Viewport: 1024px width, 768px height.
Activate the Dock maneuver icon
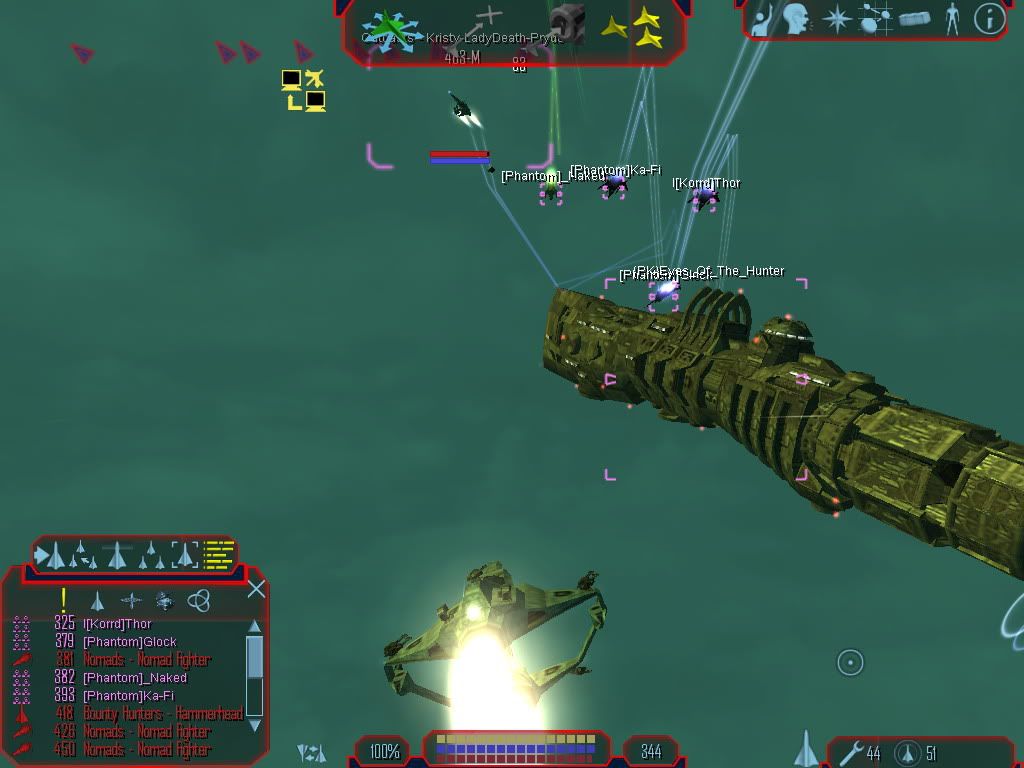click(567, 22)
